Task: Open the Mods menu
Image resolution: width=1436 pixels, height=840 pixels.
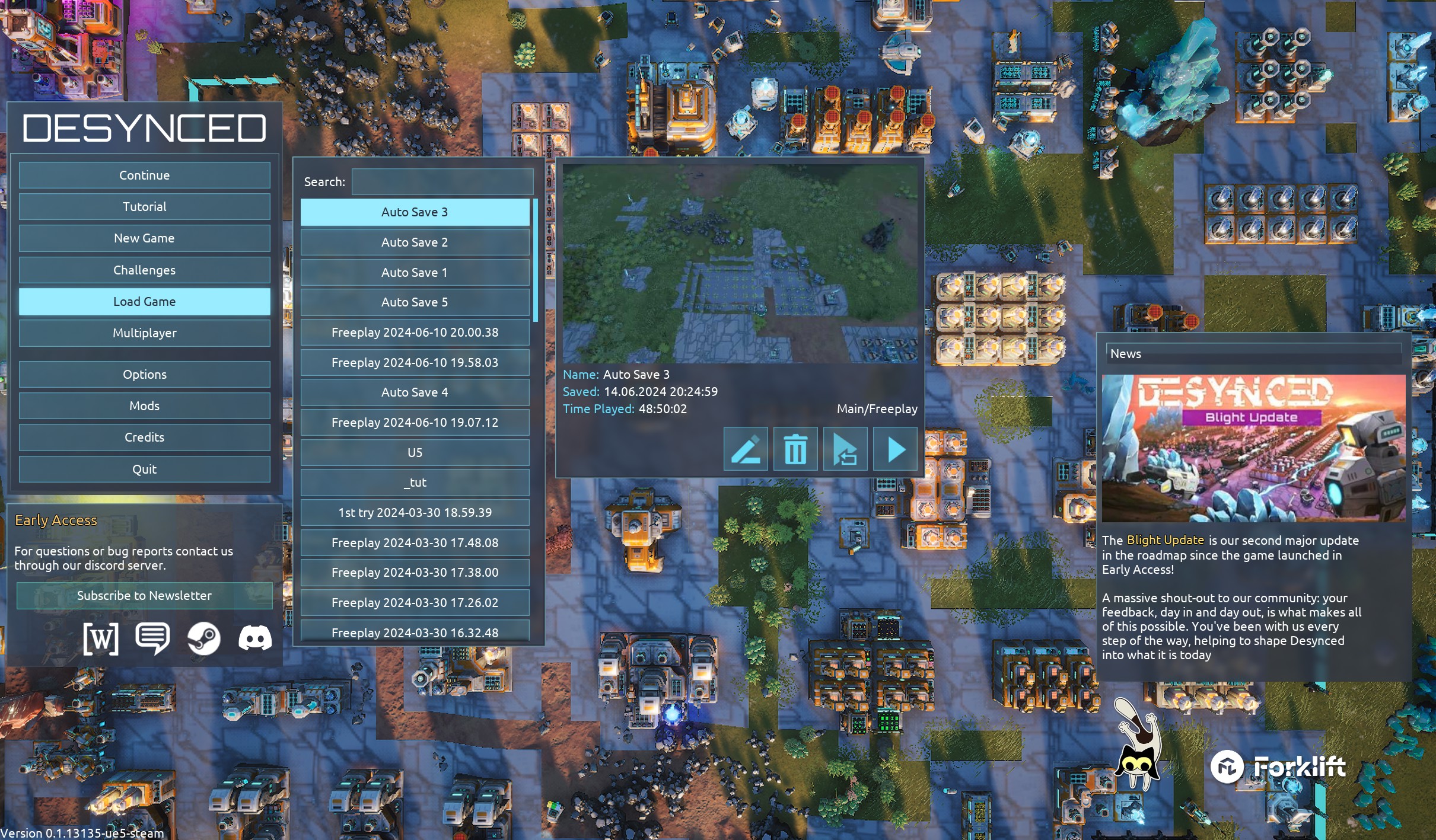Action: coord(144,406)
